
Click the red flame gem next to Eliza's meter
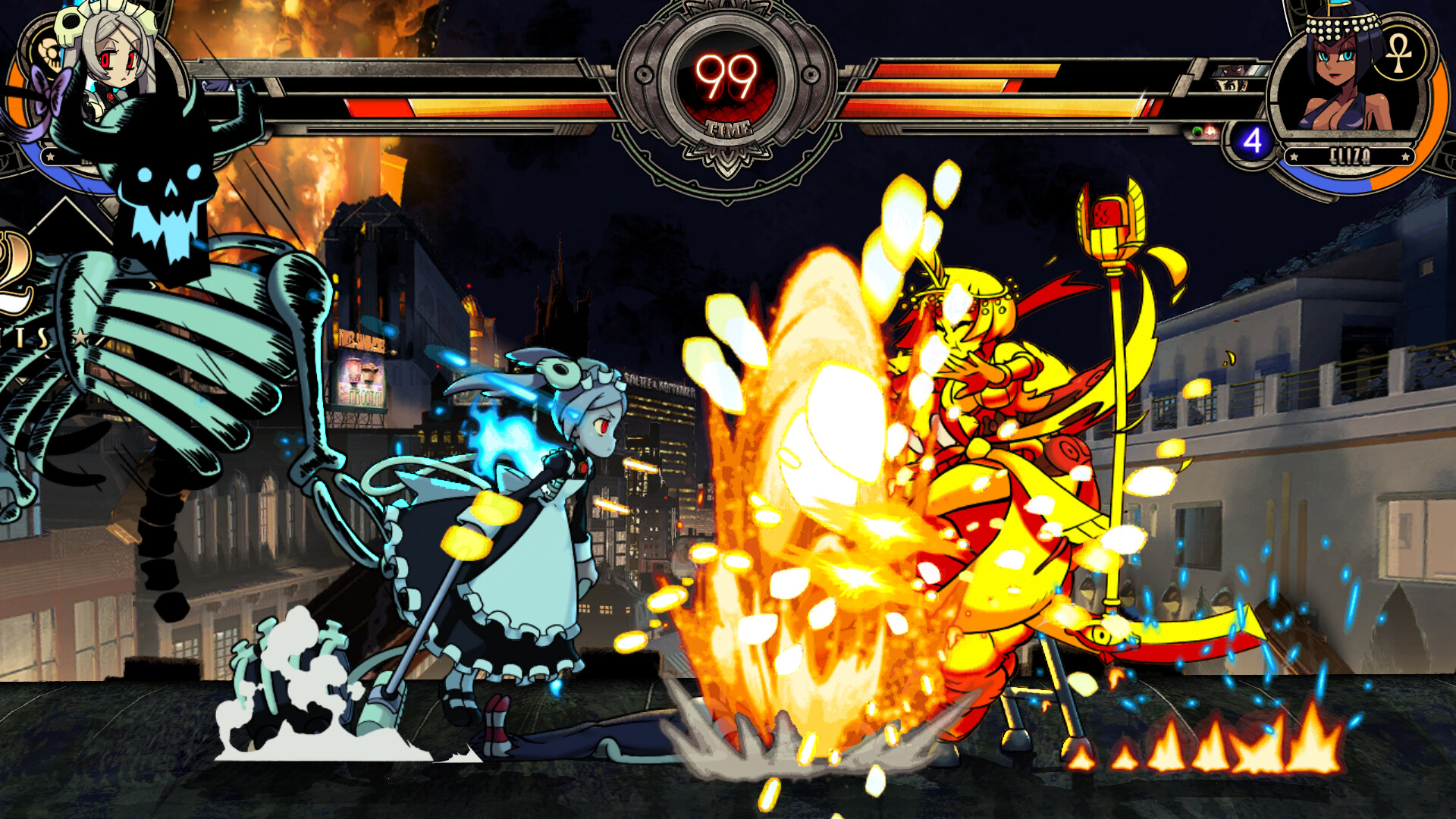click(1210, 132)
